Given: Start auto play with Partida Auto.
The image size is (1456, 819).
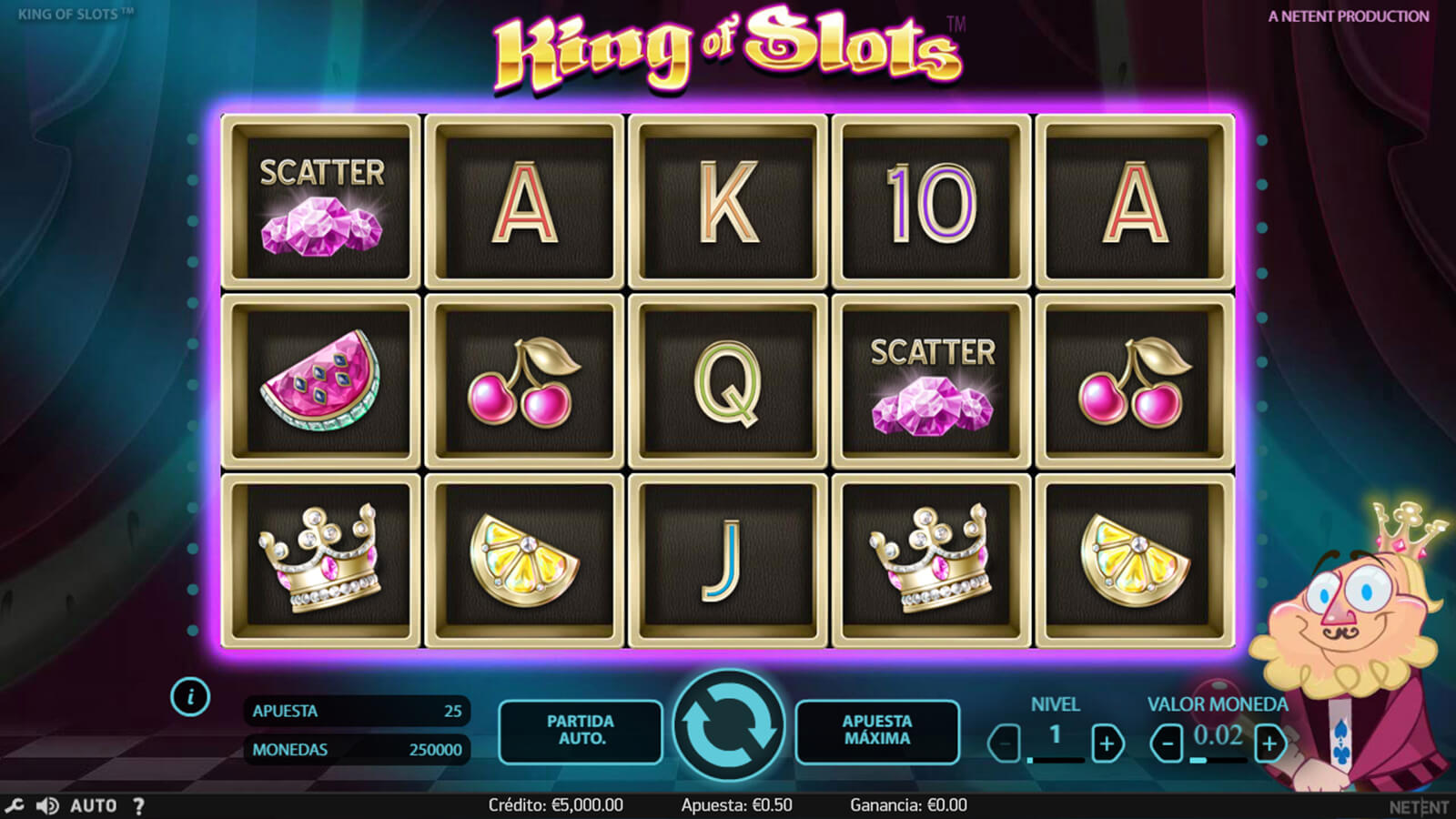Looking at the screenshot, I should (x=581, y=731).
